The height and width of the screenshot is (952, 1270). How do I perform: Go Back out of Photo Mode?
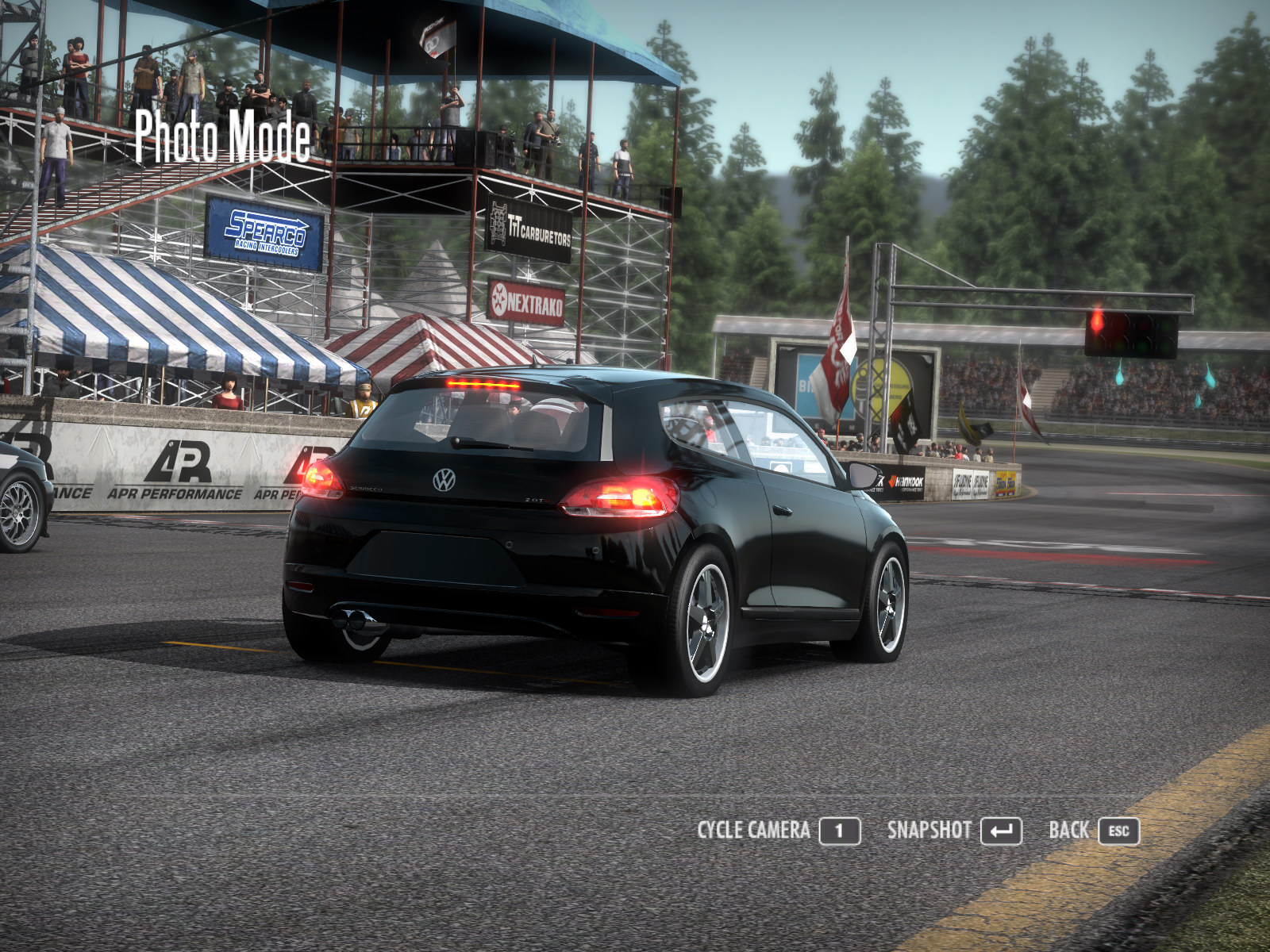click(x=1093, y=831)
